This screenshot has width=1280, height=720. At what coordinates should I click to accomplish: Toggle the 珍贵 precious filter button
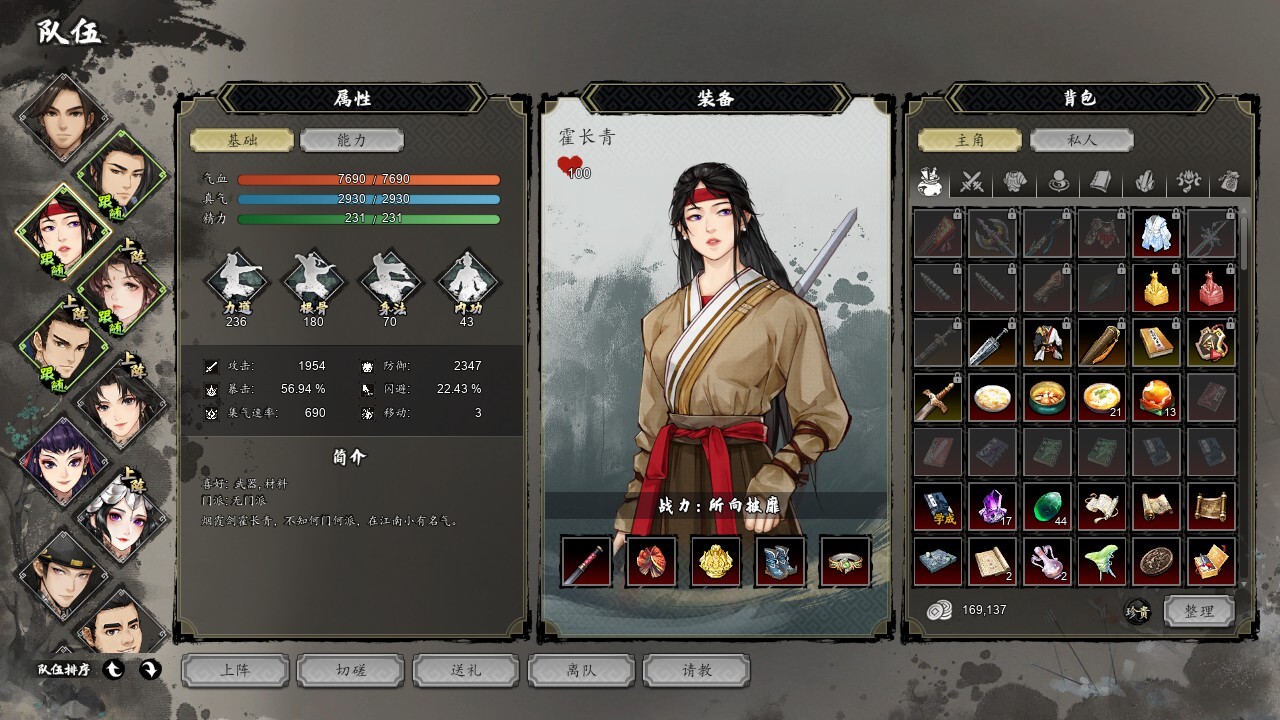1137,612
